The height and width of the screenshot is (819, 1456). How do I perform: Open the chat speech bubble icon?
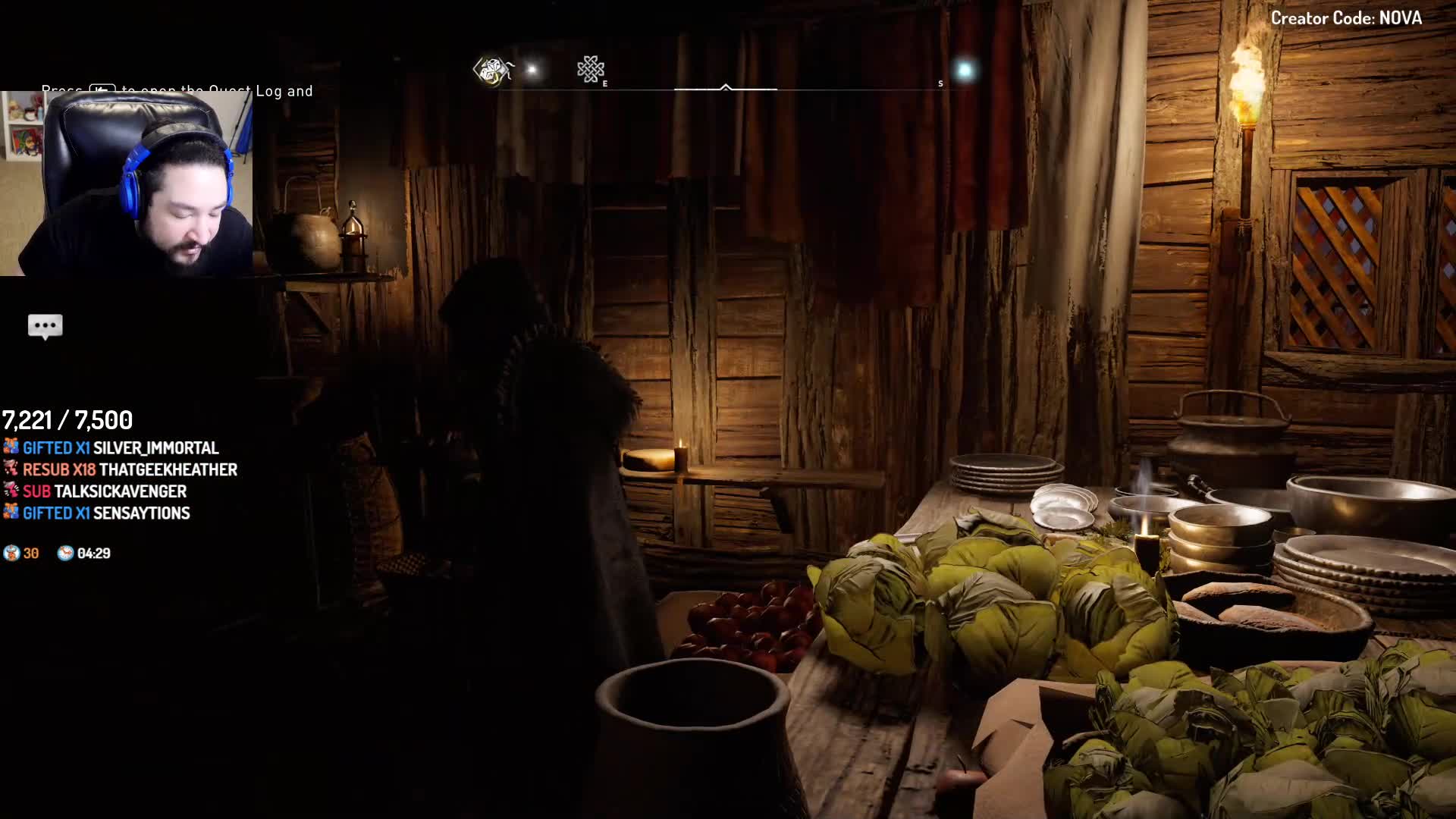pos(45,326)
